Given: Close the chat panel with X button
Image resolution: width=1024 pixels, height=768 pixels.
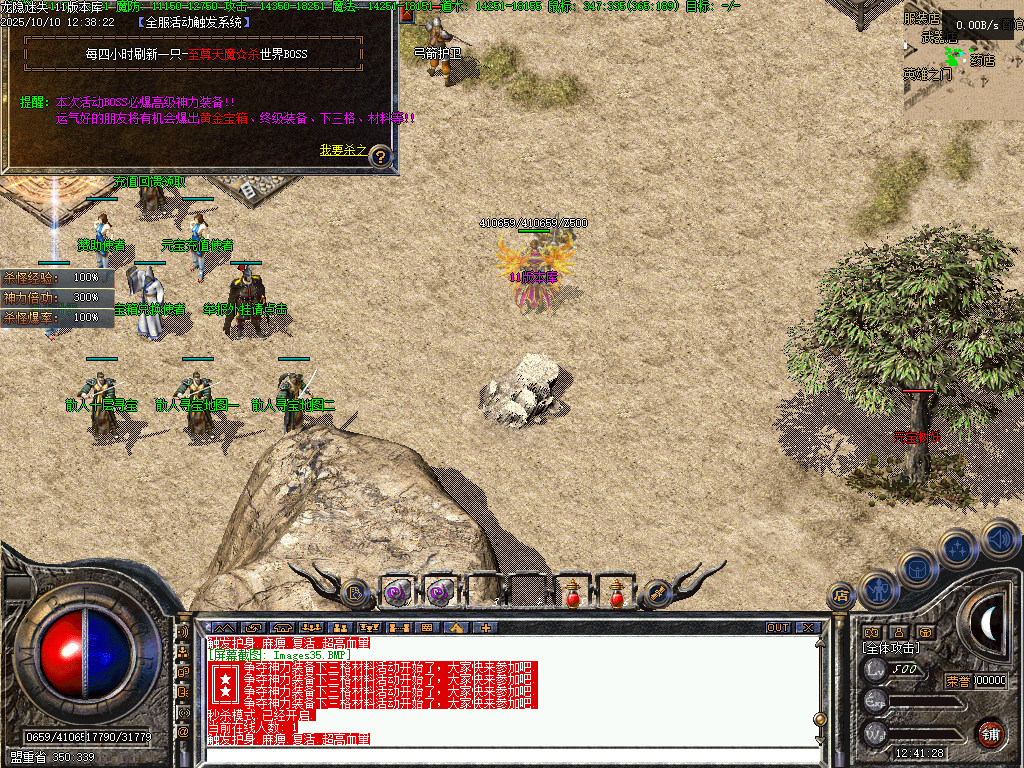Looking at the screenshot, I should (x=808, y=628).
